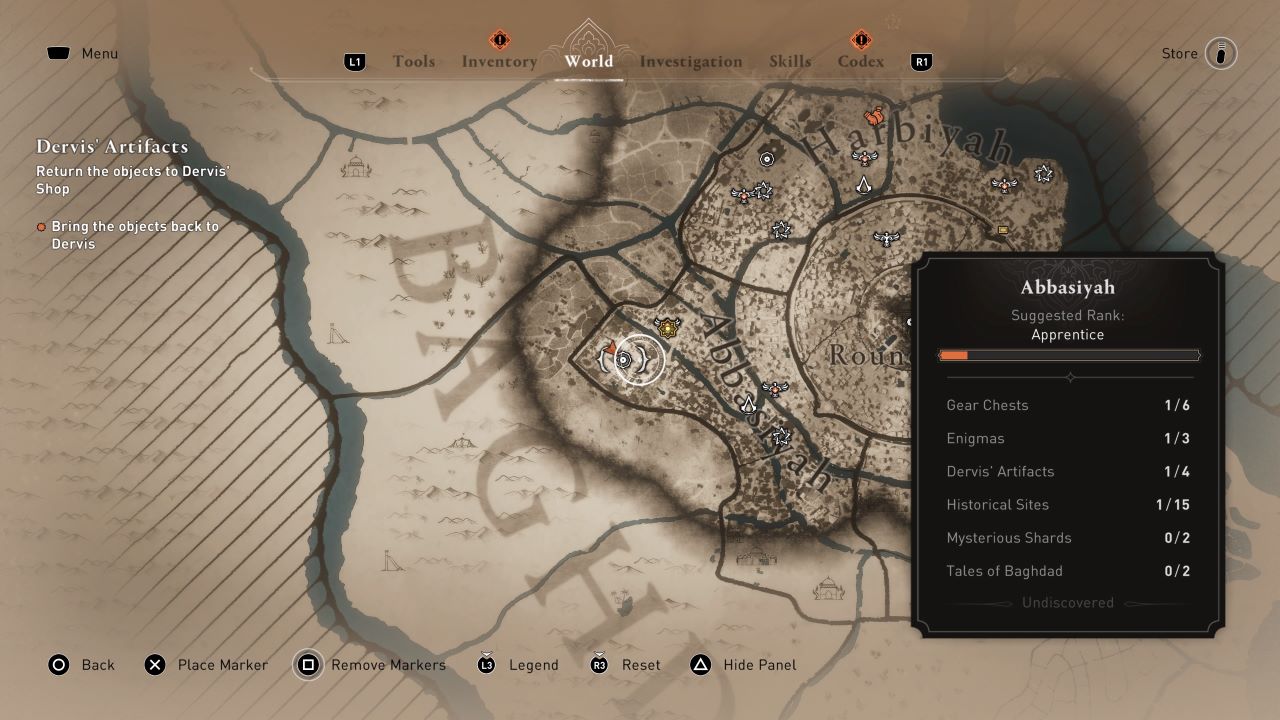Image resolution: width=1280 pixels, height=720 pixels.
Task: Switch to the Inventory tab
Action: 499,61
